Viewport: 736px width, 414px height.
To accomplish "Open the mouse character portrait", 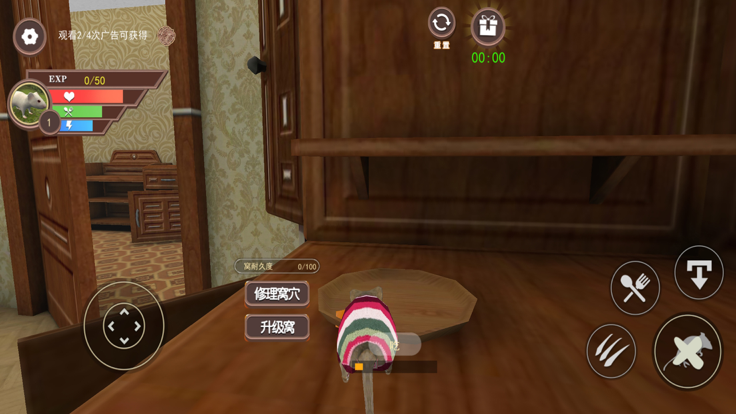I will point(28,102).
